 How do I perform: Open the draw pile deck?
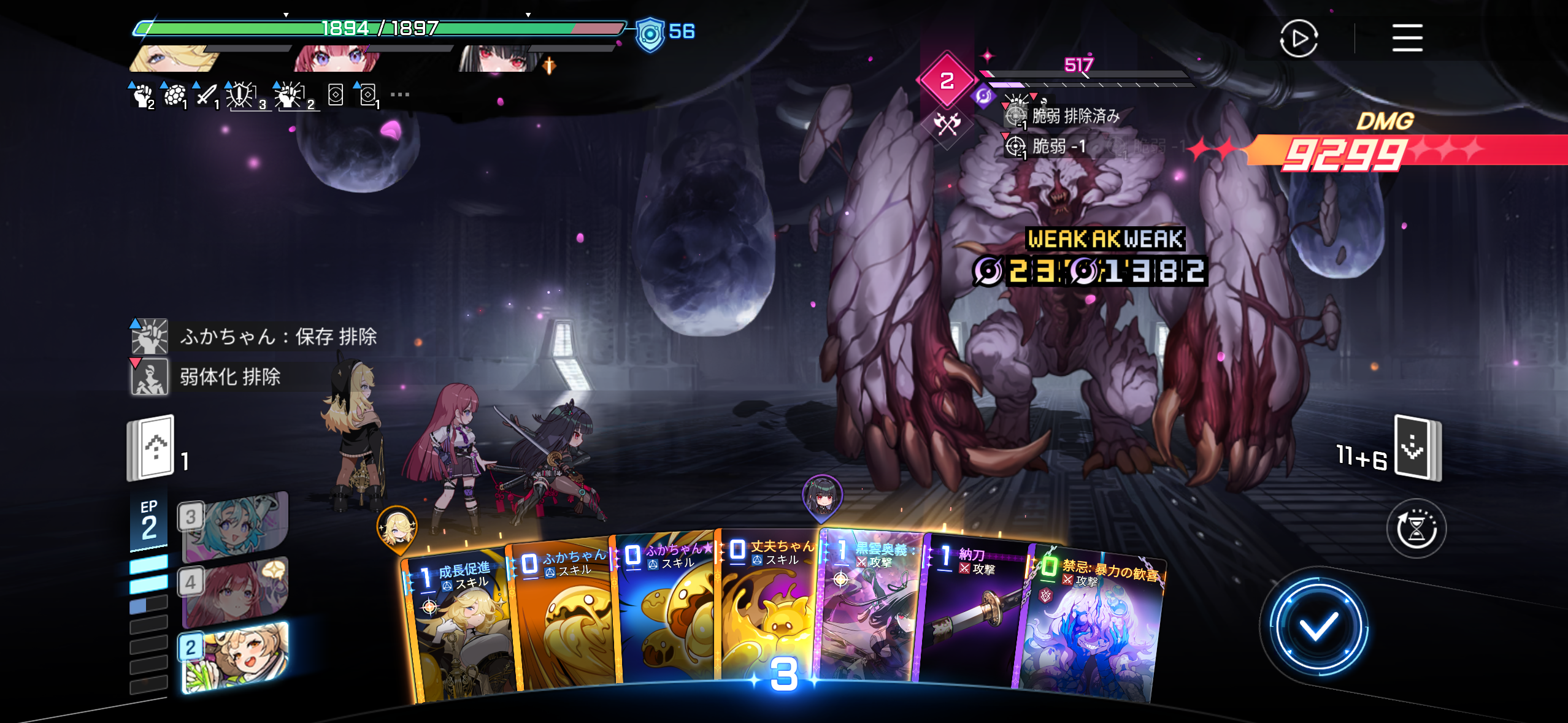click(x=151, y=448)
